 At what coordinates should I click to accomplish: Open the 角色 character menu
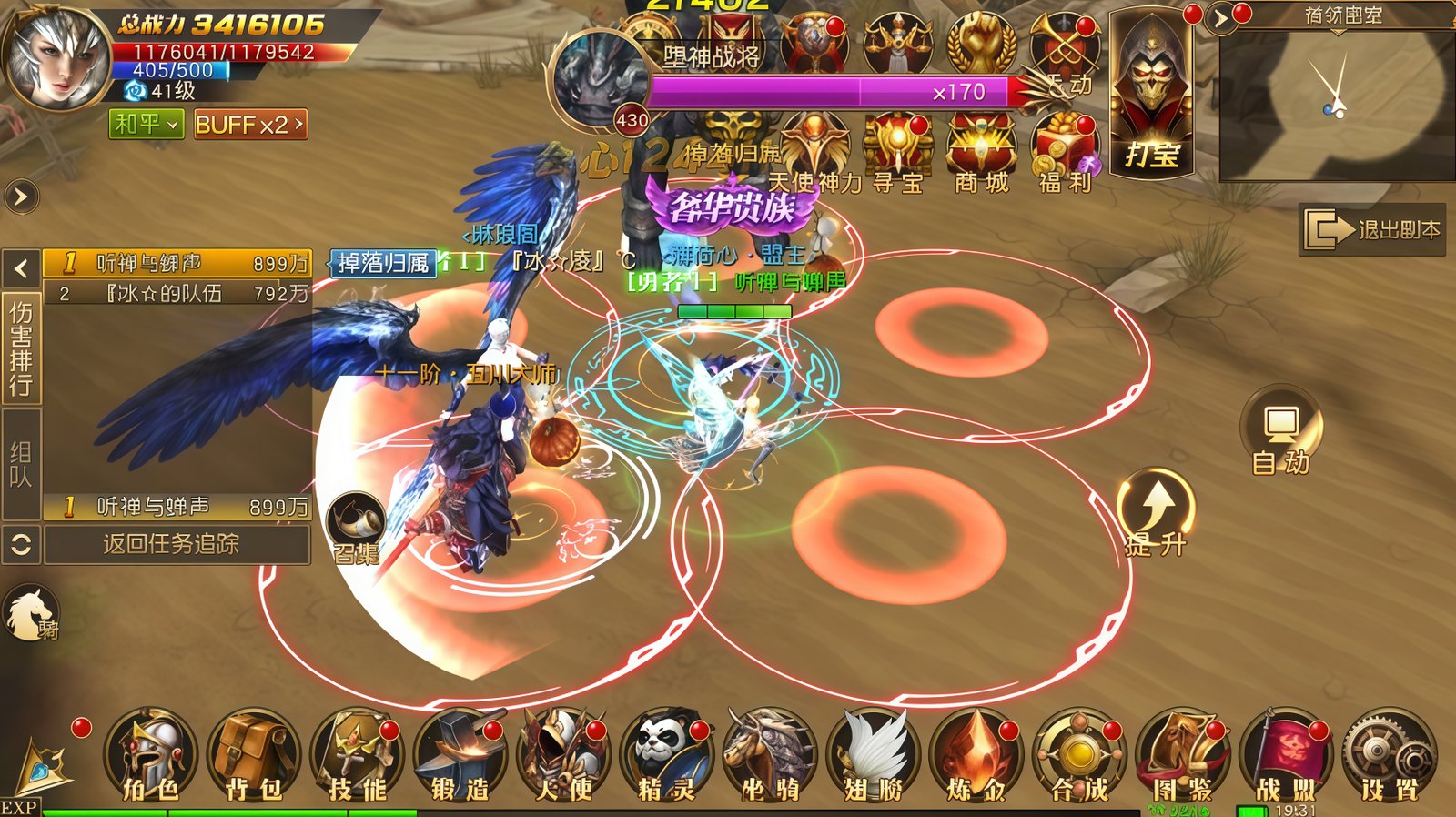pos(150,757)
